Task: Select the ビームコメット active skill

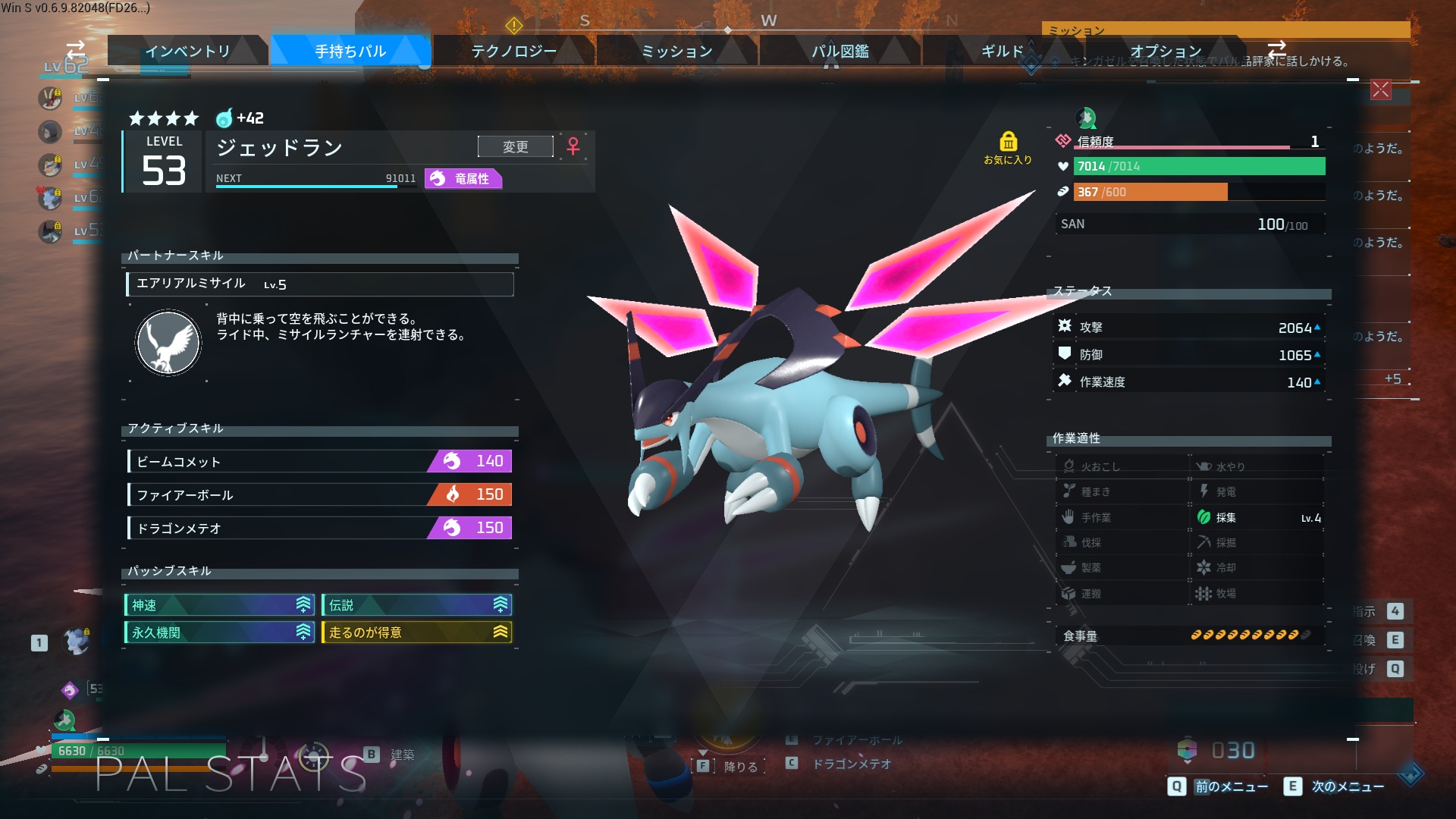Action: click(x=320, y=461)
